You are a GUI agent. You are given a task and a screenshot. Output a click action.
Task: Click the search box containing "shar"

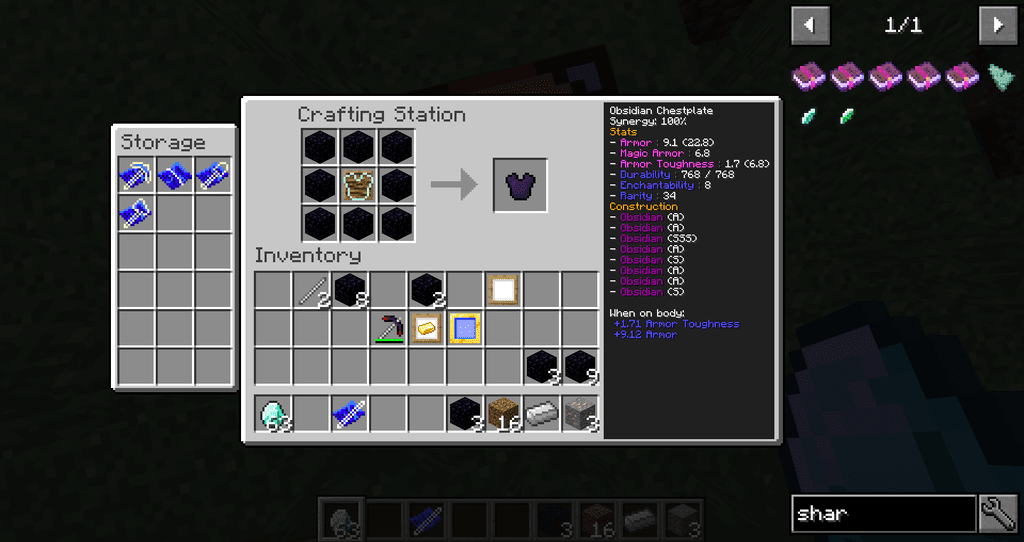coord(883,514)
